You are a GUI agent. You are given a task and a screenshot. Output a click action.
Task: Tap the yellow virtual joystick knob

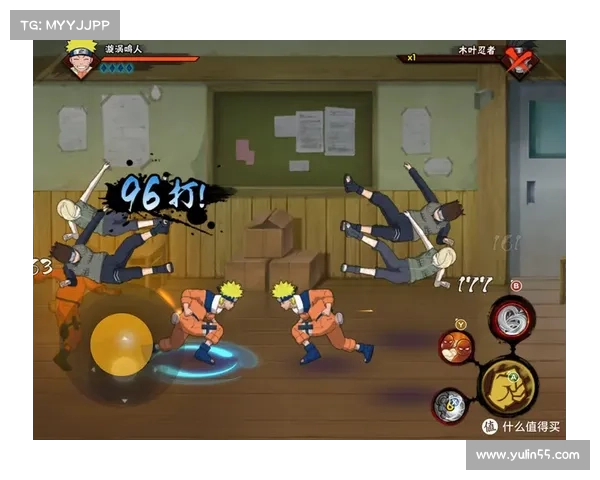pyautogui.click(x=121, y=345)
